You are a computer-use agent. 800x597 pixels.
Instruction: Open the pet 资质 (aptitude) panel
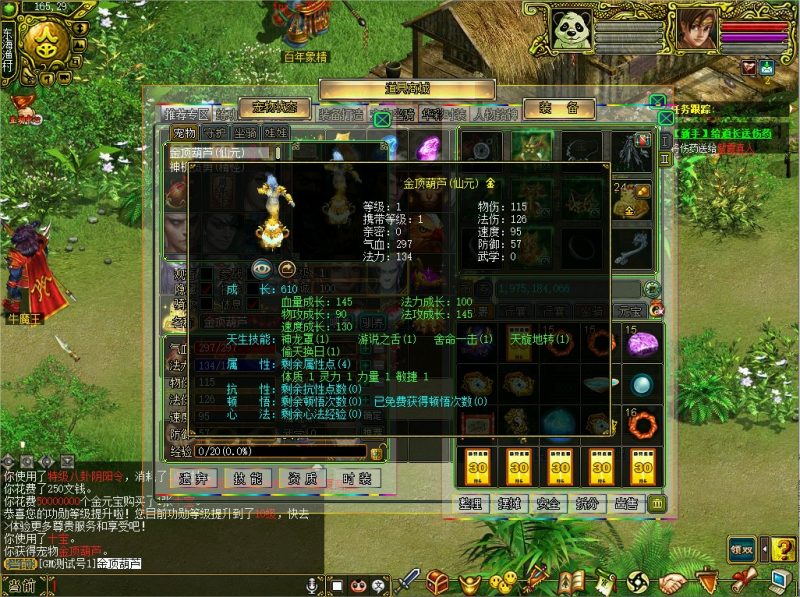point(303,478)
